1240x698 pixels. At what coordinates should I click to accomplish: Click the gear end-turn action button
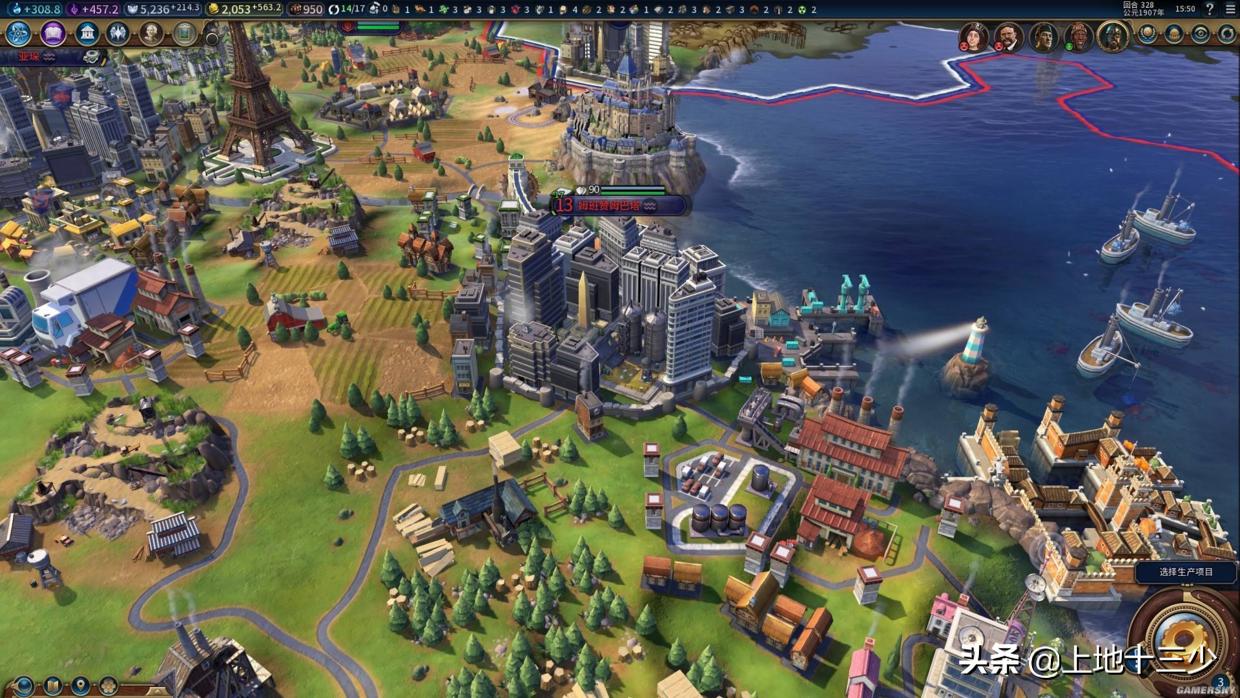pyautogui.click(x=1184, y=640)
